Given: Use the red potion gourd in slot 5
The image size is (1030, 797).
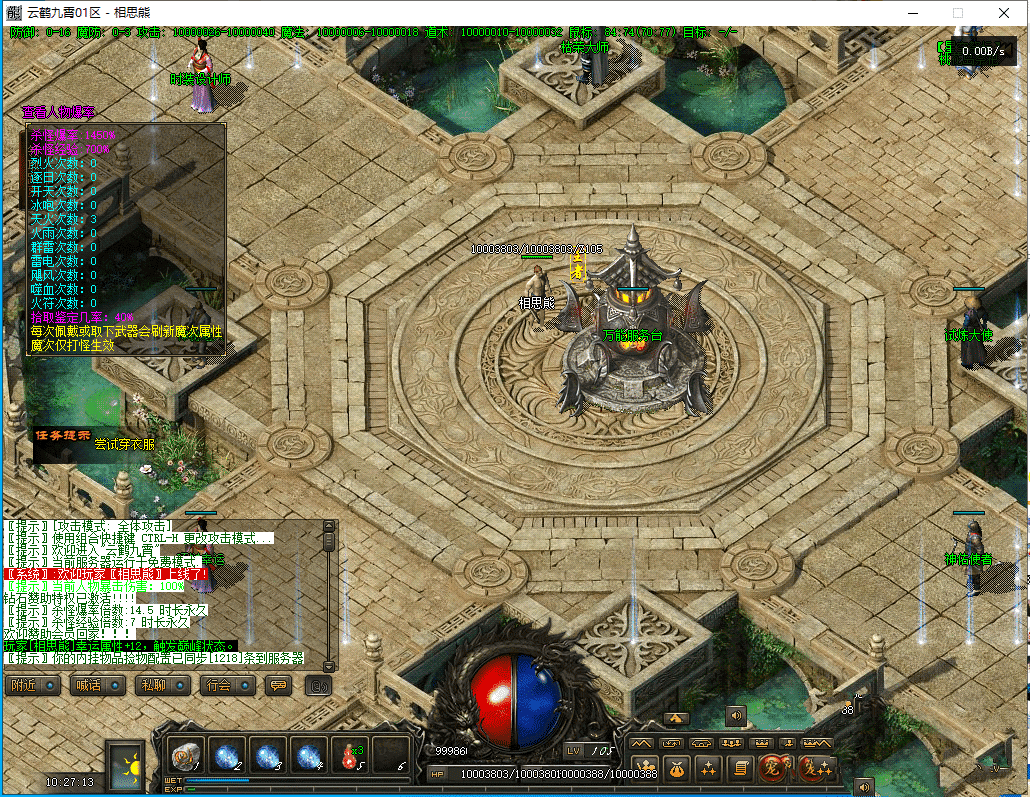Looking at the screenshot, I should pos(351,755).
